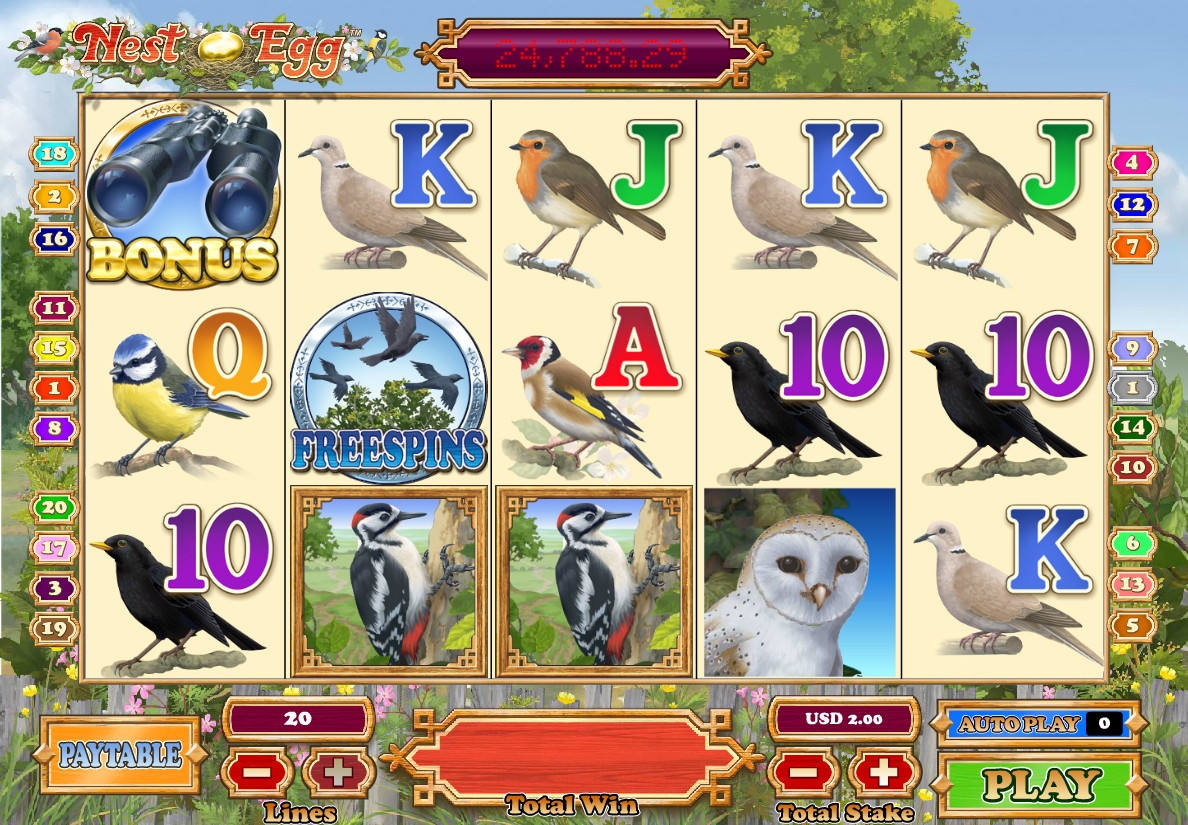Click payline marker 6
The width and height of the screenshot is (1188, 825).
point(1133,544)
